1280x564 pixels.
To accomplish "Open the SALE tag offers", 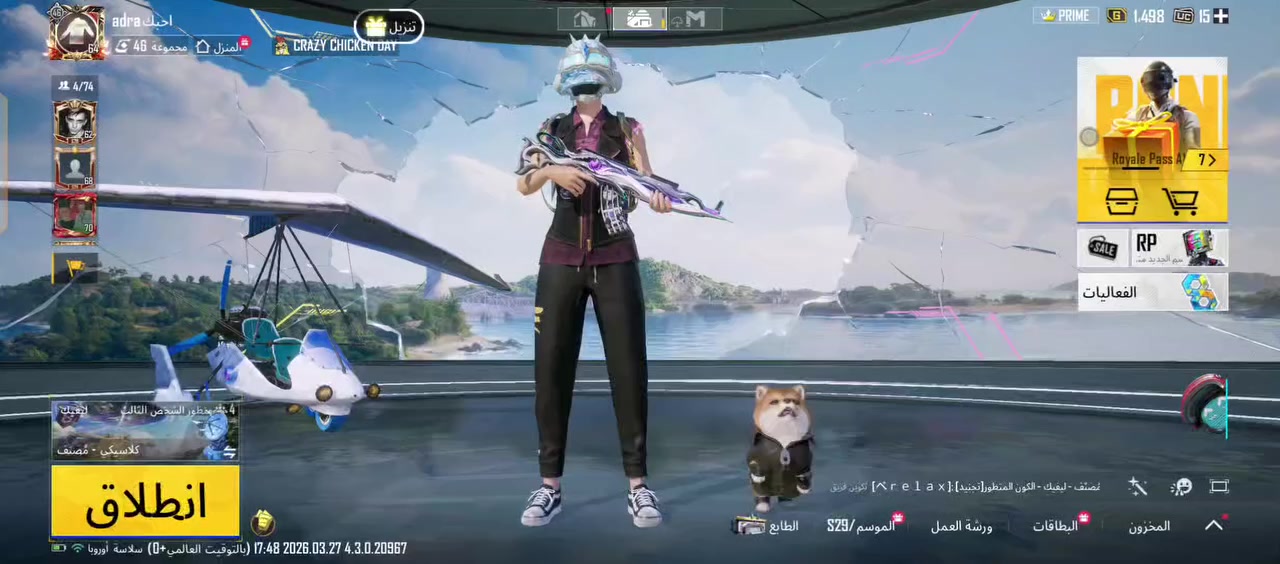I will tap(1102, 248).
